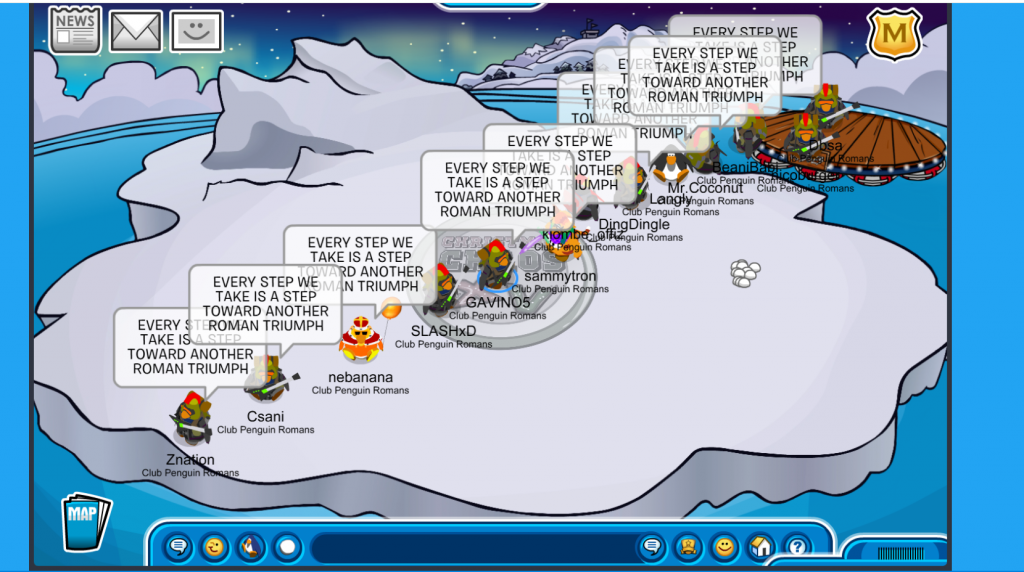This screenshot has width=1024, height=572.
Task: Open the winking emoticon menu
Action: pos(214,547)
